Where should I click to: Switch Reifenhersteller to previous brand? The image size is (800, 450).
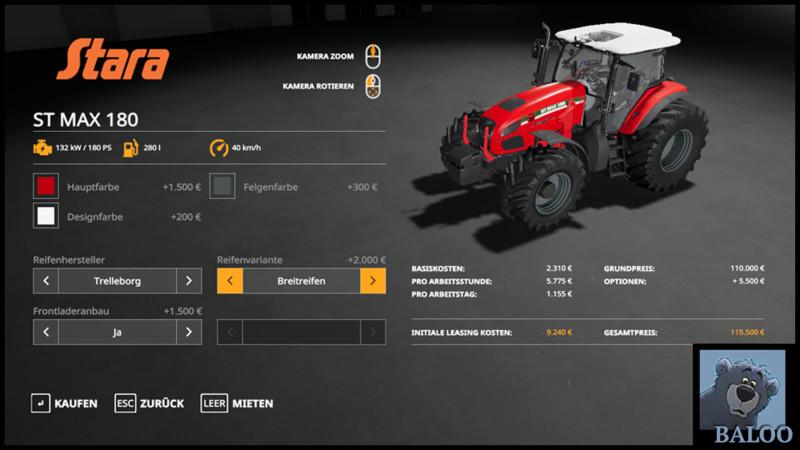point(46,281)
